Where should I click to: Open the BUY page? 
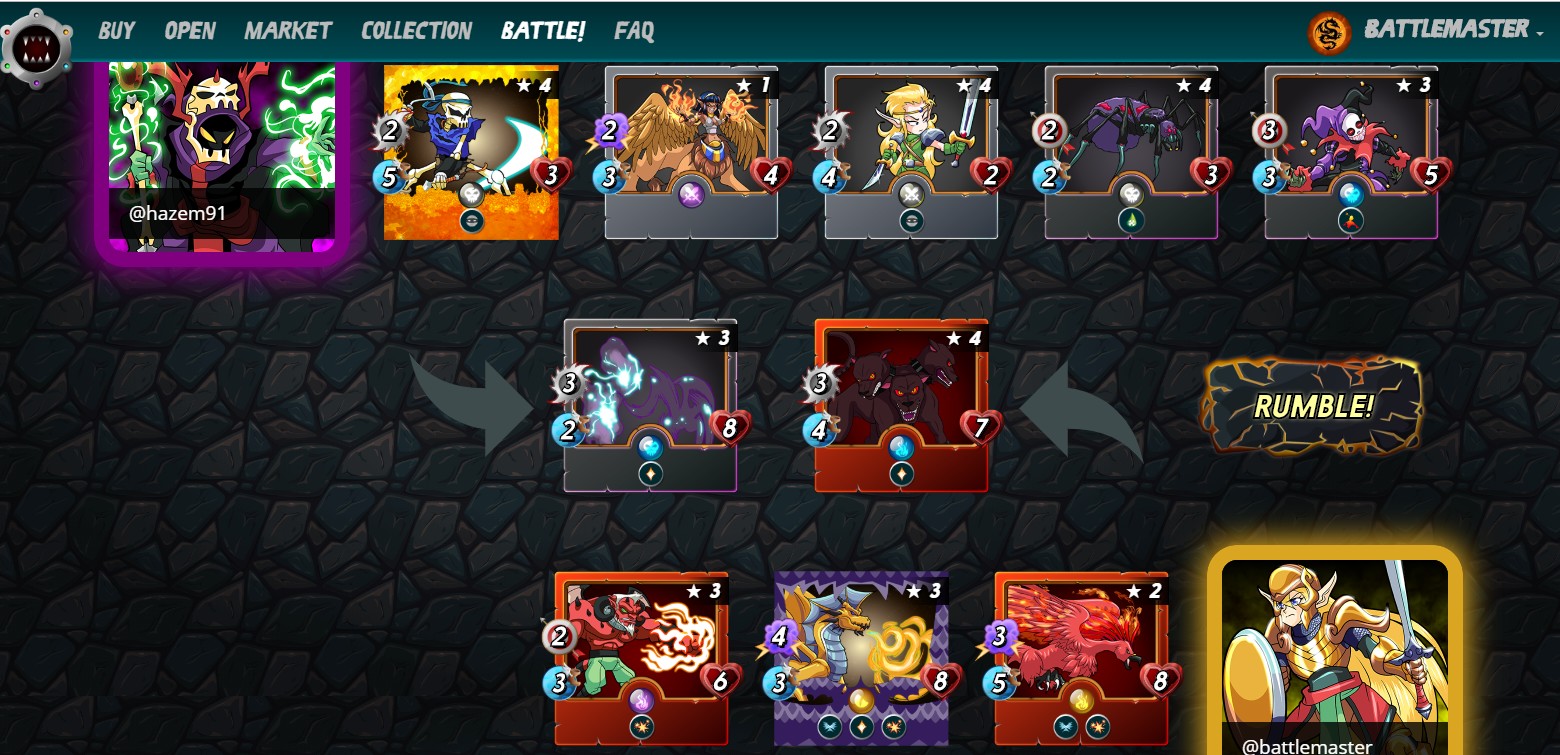(116, 31)
